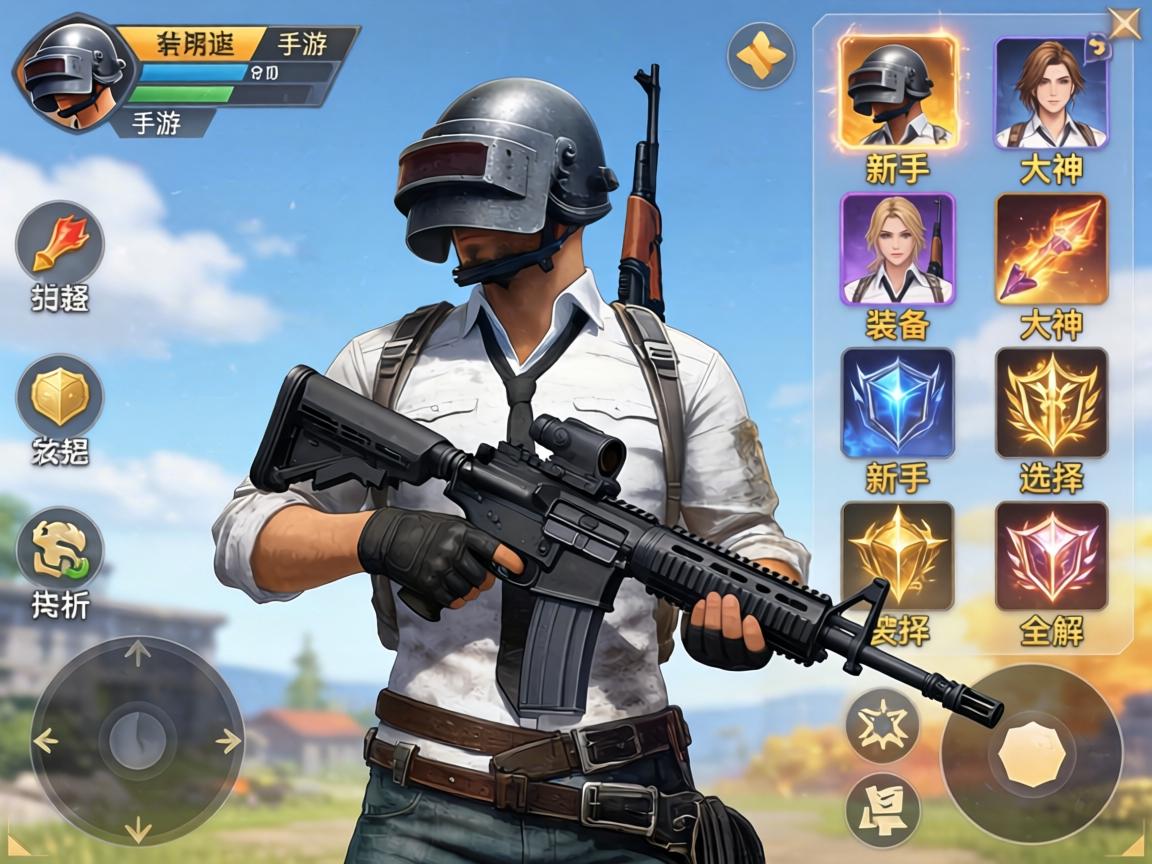
Task: Click the right arrow on movement pad
Action: (x=228, y=741)
